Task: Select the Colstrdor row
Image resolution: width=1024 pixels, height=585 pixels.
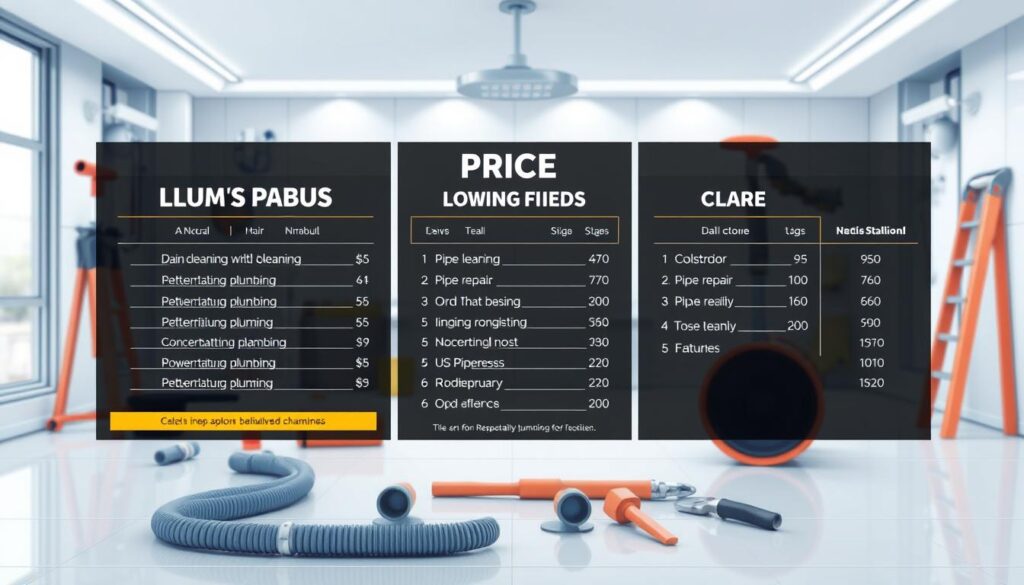Action: point(710,258)
